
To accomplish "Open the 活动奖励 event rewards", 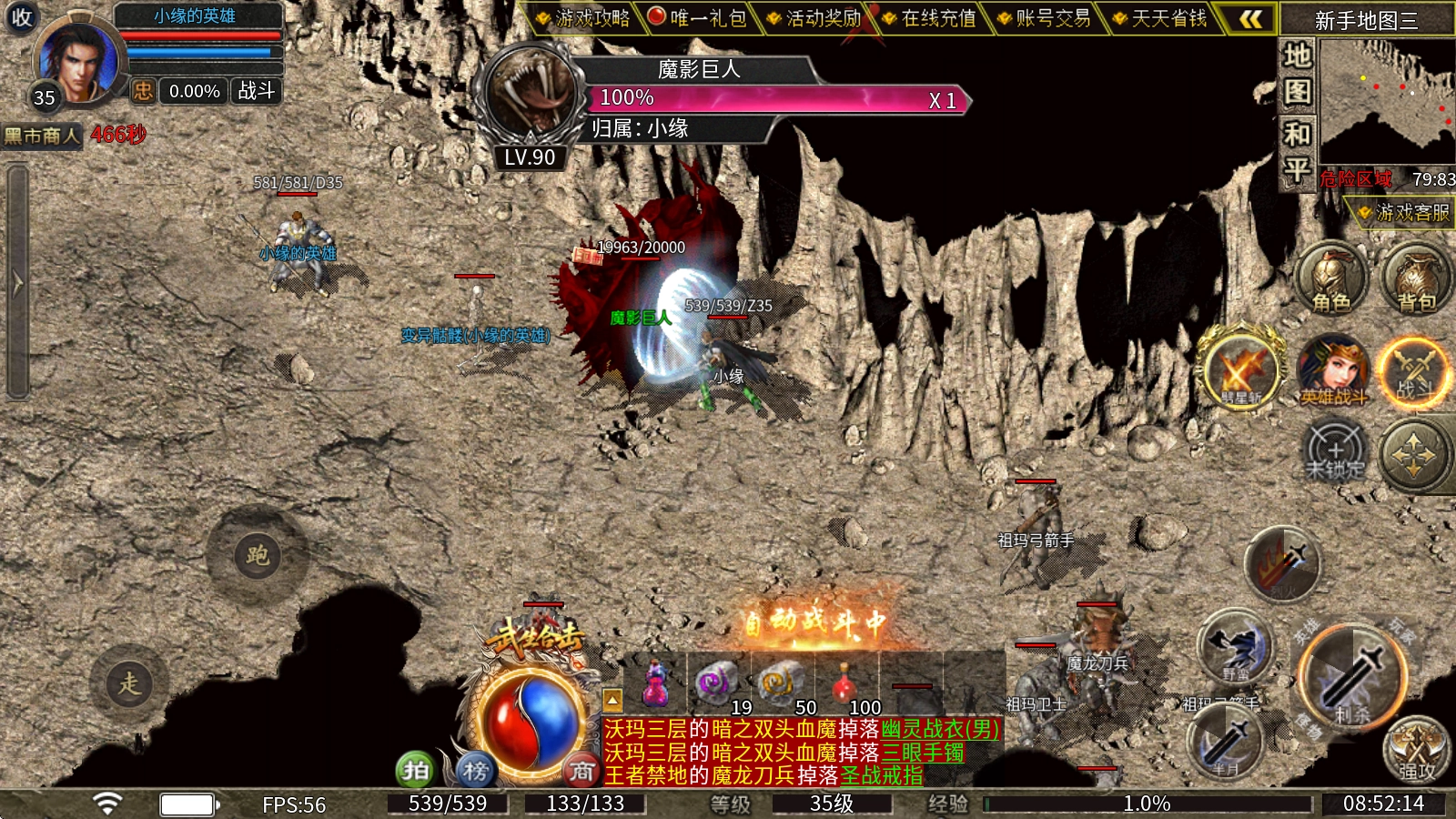I will 814,18.
